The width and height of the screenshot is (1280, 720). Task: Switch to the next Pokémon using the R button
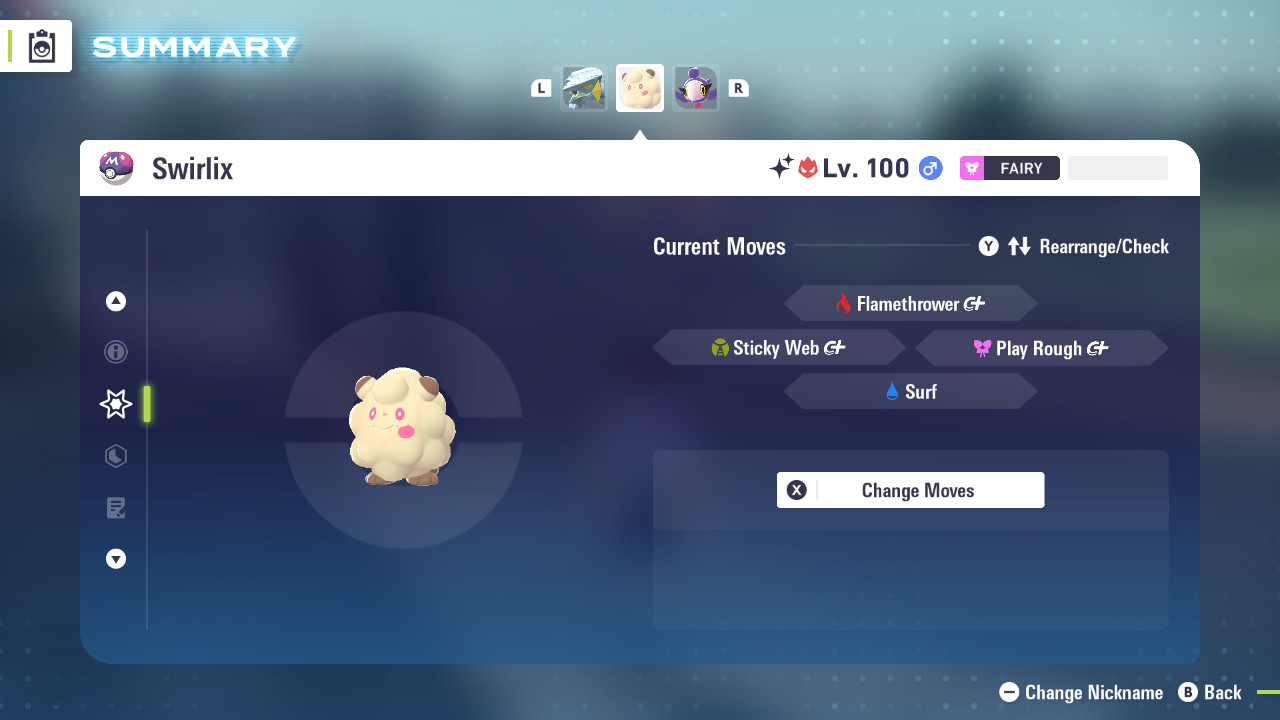tap(739, 87)
